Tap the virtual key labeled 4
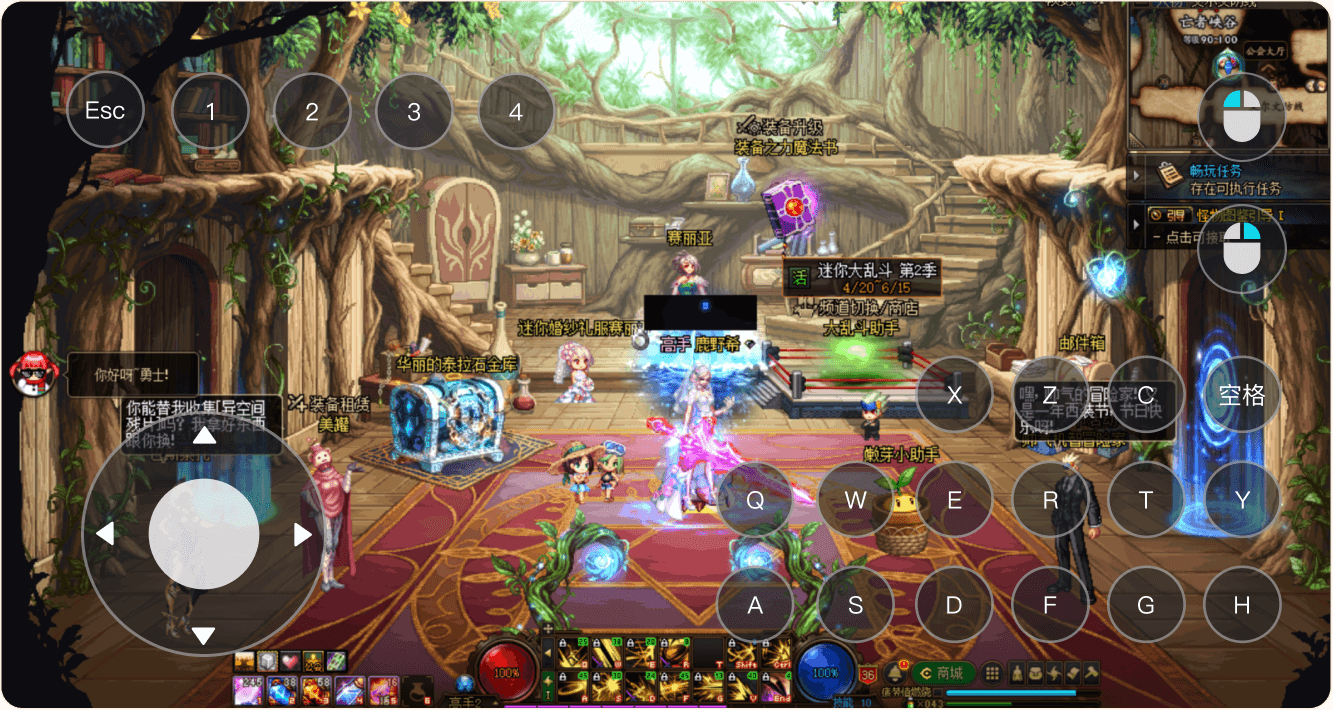Viewport: 1333px width, 710px height. (x=516, y=111)
